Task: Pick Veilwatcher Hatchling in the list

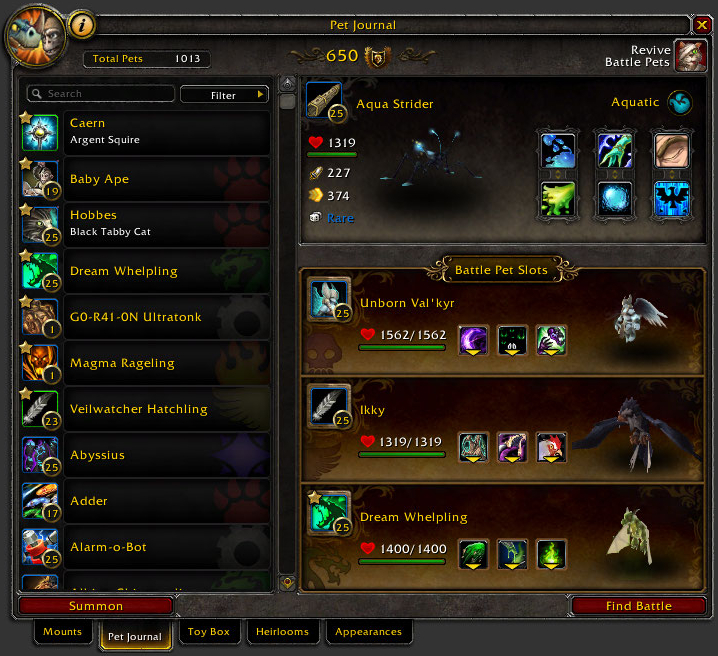Action: point(145,409)
